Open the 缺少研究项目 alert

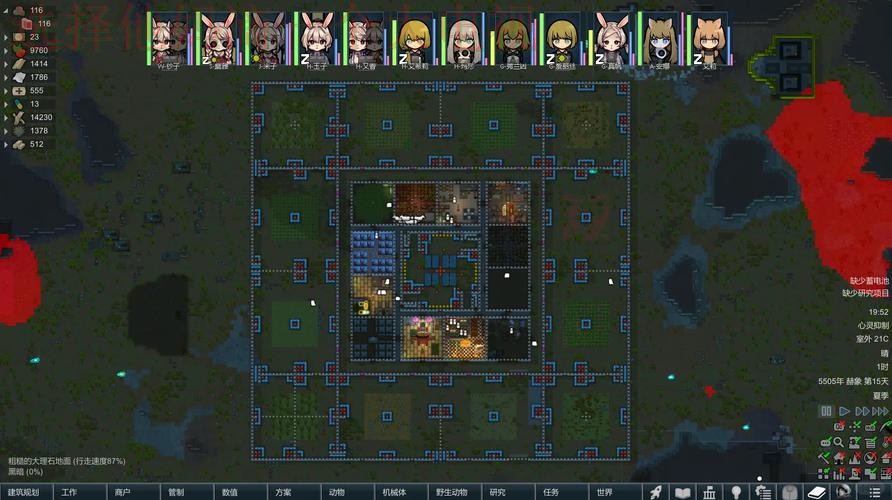point(864,293)
